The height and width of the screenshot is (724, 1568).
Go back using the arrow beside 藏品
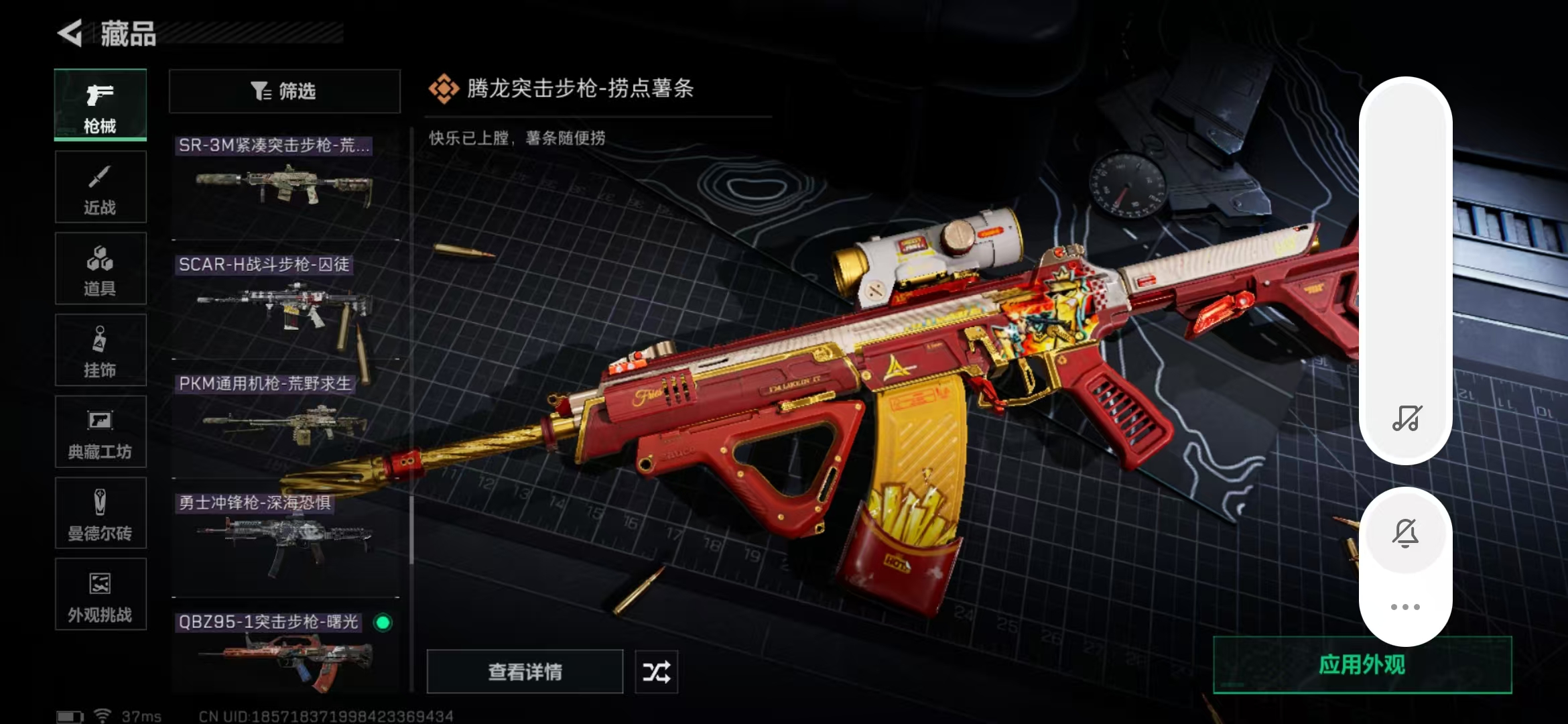pyautogui.click(x=70, y=33)
